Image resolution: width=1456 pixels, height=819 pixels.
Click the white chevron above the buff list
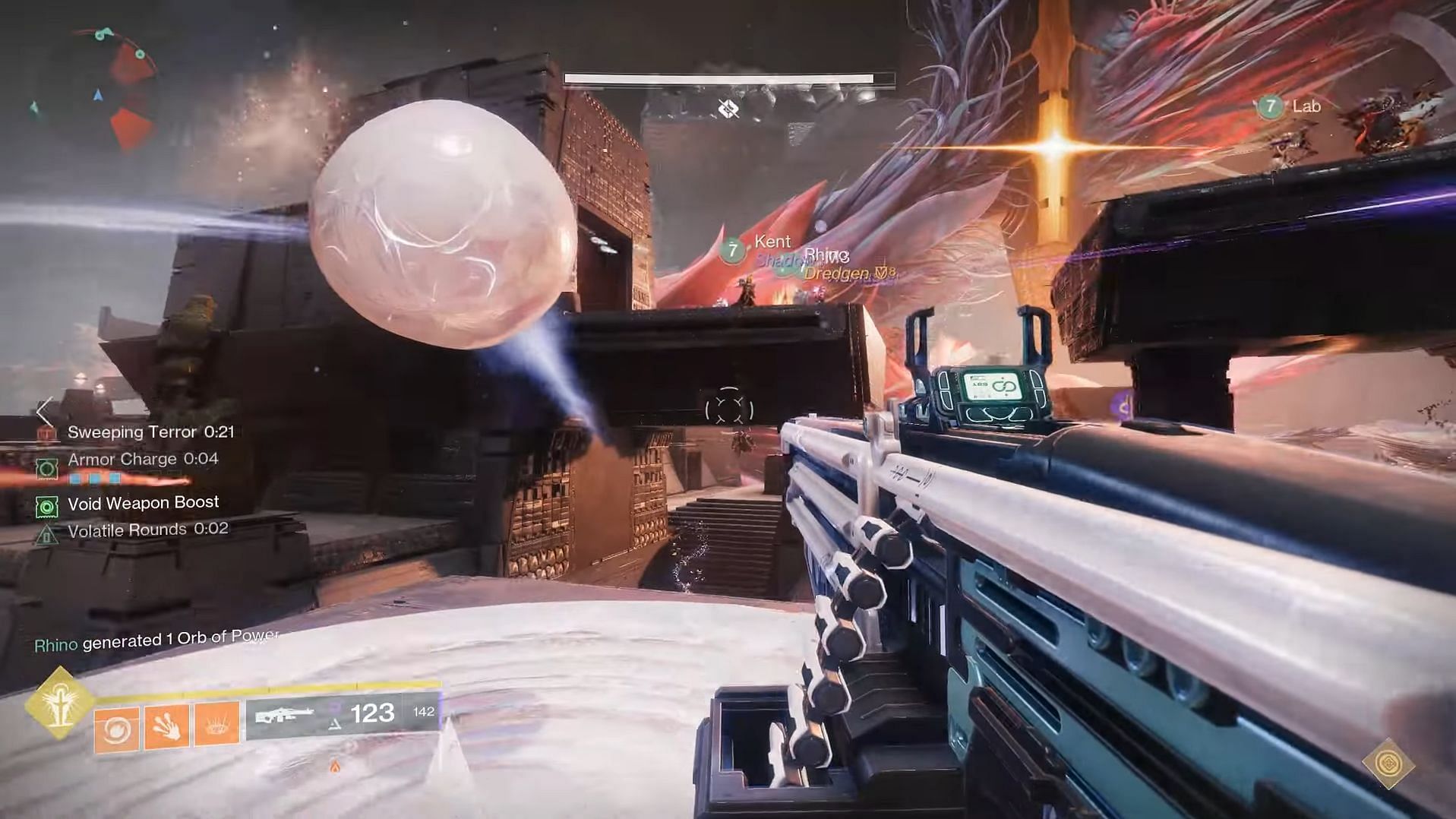(x=45, y=412)
